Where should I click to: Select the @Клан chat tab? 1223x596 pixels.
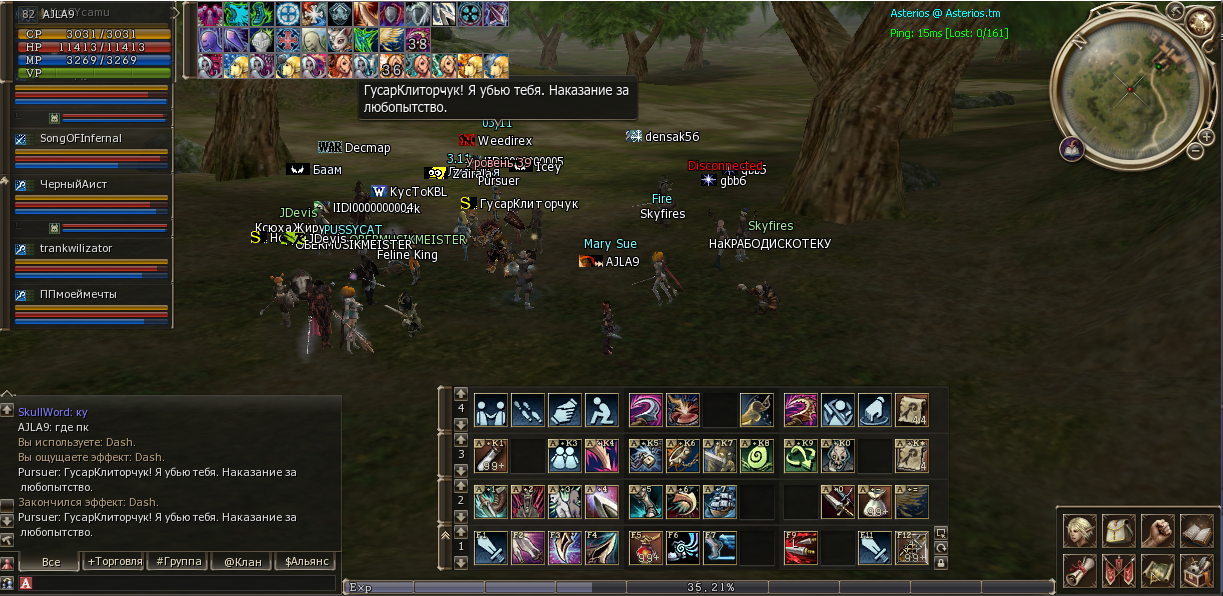(242, 562)
